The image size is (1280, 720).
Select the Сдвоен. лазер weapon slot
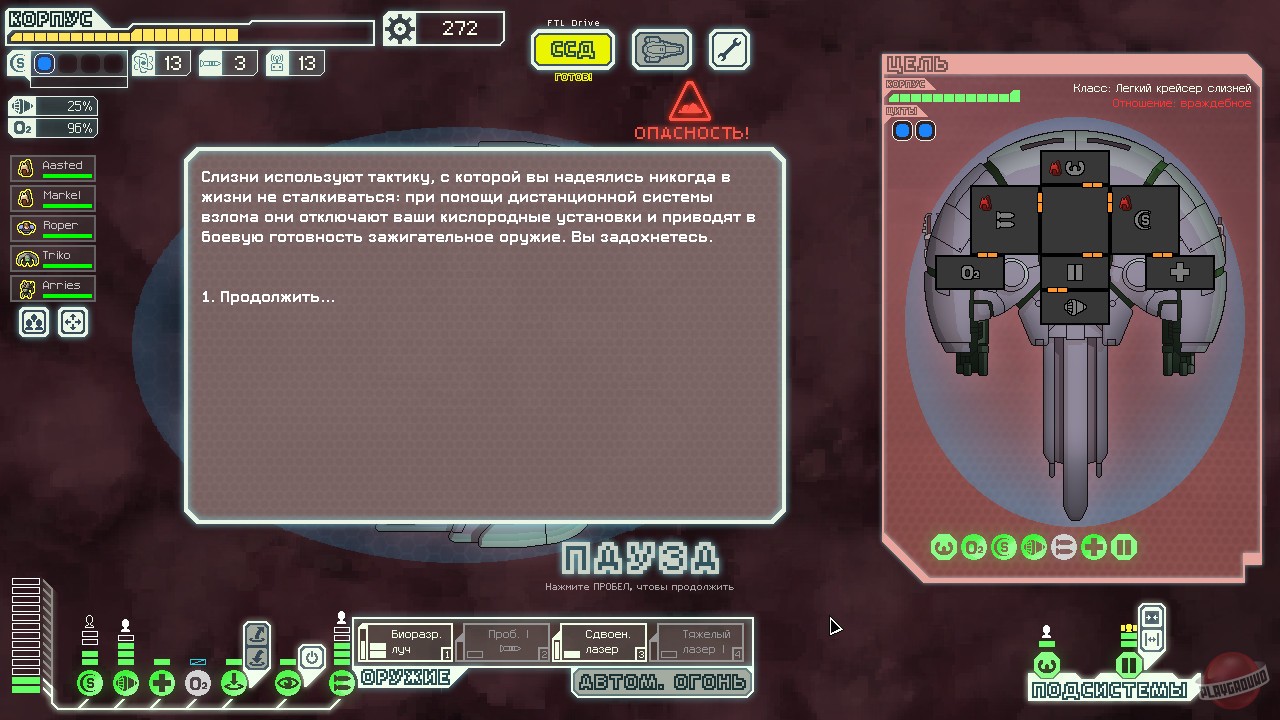tap(601, 643)
